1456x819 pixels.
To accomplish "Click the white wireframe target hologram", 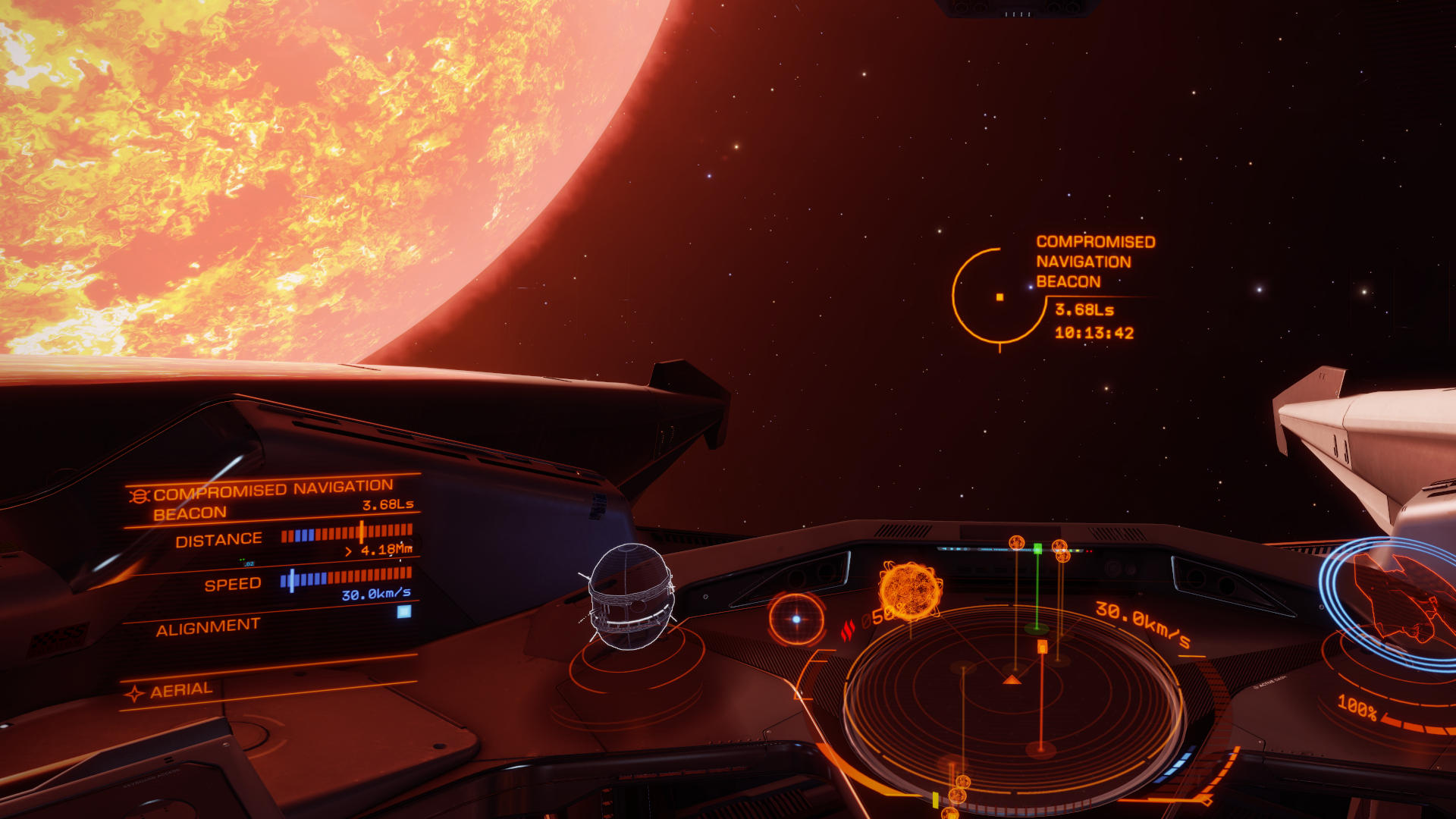I will (x=630, y=596).
